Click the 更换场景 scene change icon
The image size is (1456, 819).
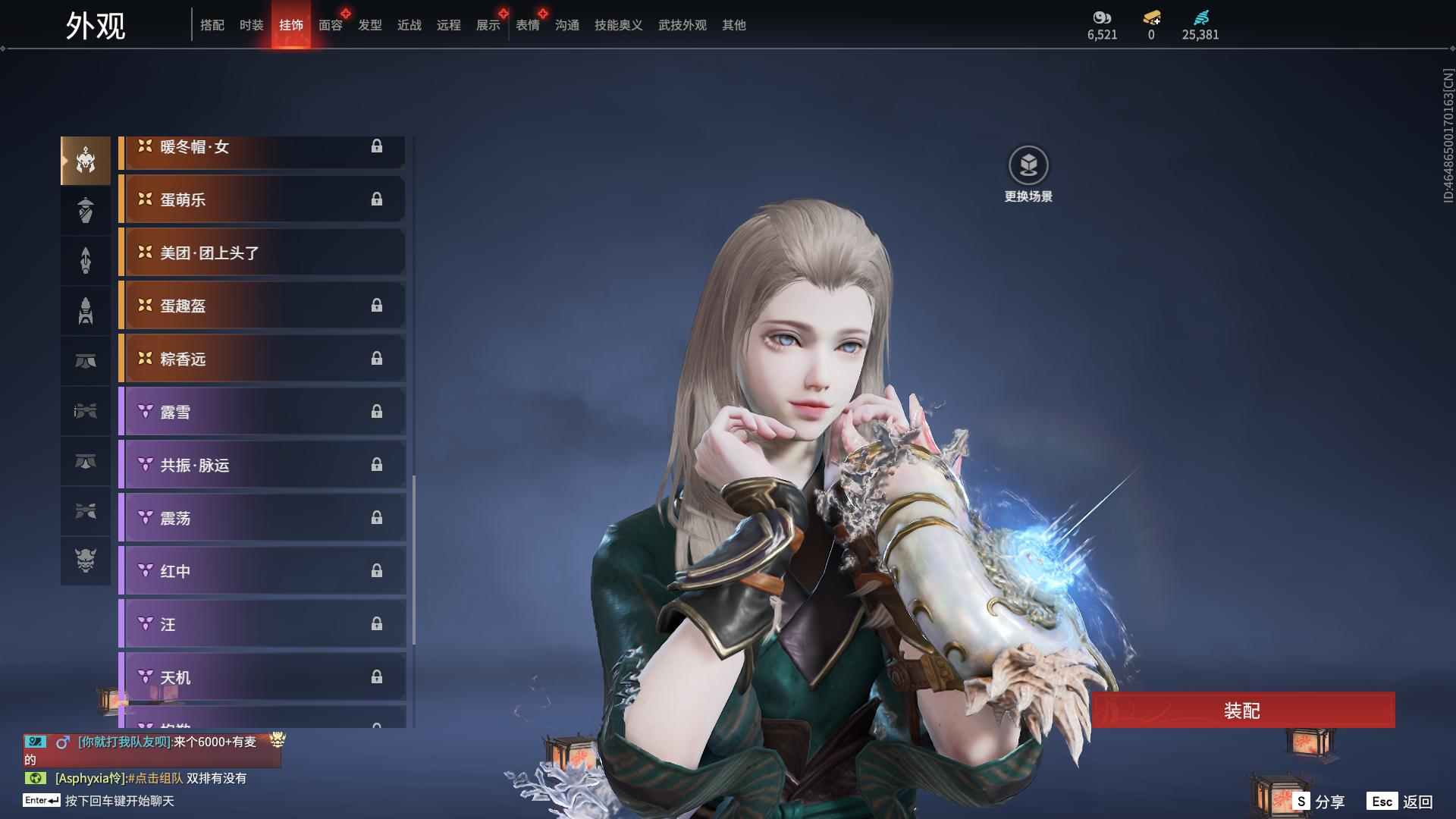point(1028,165)
